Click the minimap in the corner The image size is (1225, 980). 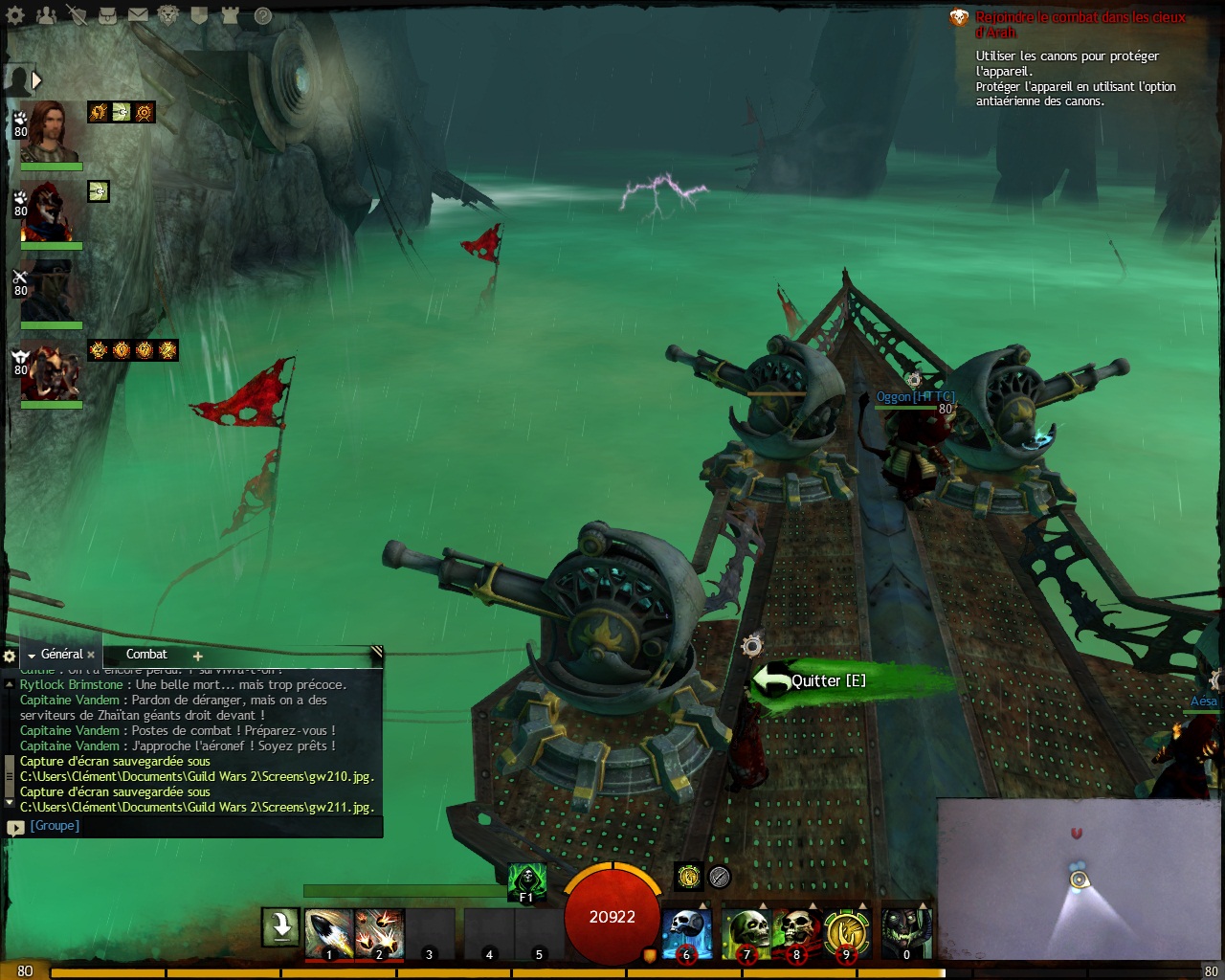[1079, 879]
